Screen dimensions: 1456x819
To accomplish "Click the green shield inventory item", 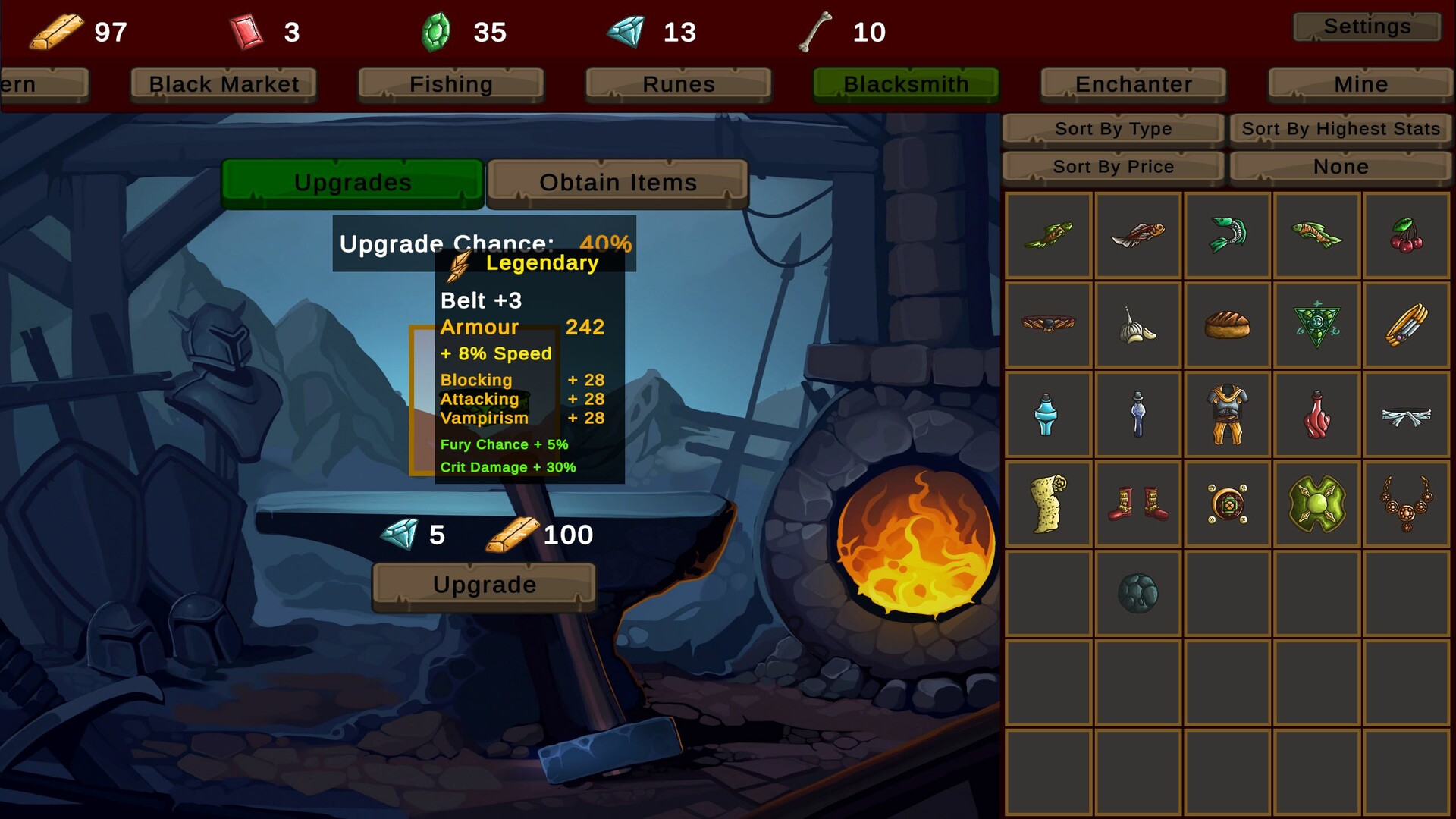I will pyautogui.click(x=1316, y=504).
